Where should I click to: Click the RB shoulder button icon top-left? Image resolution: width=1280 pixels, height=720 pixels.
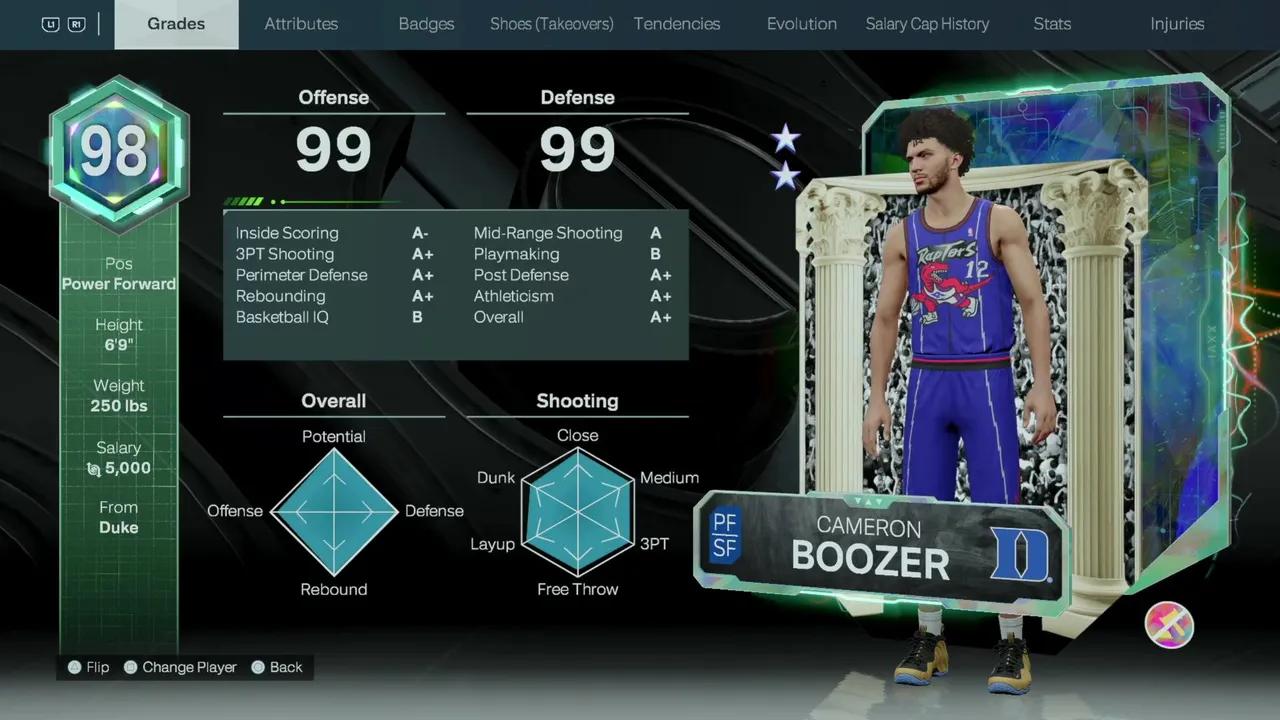coord(78,23)
